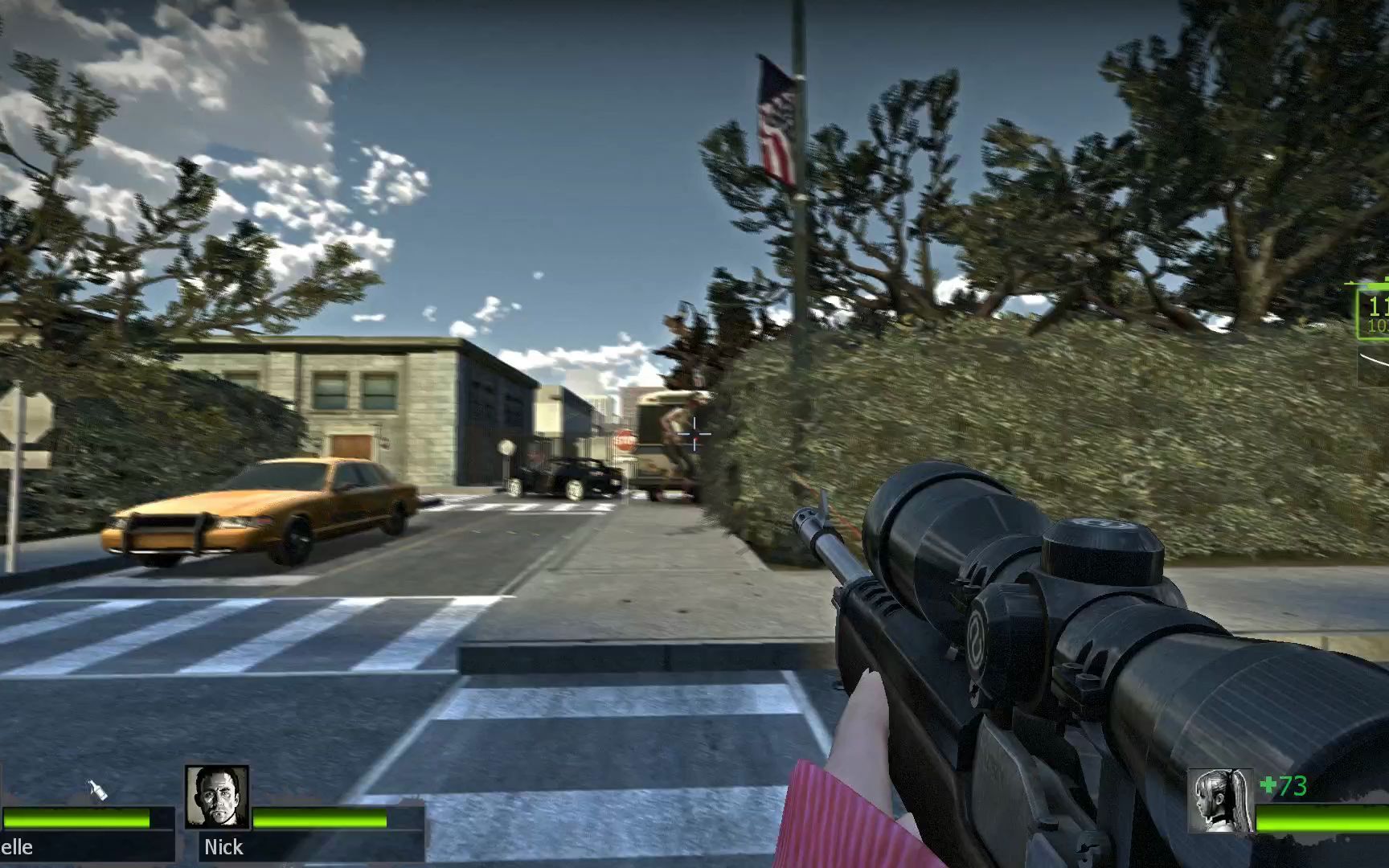1389x868 pixels.
Task: Click Nick's teammate portrait
Action: (x=217, y=796)
